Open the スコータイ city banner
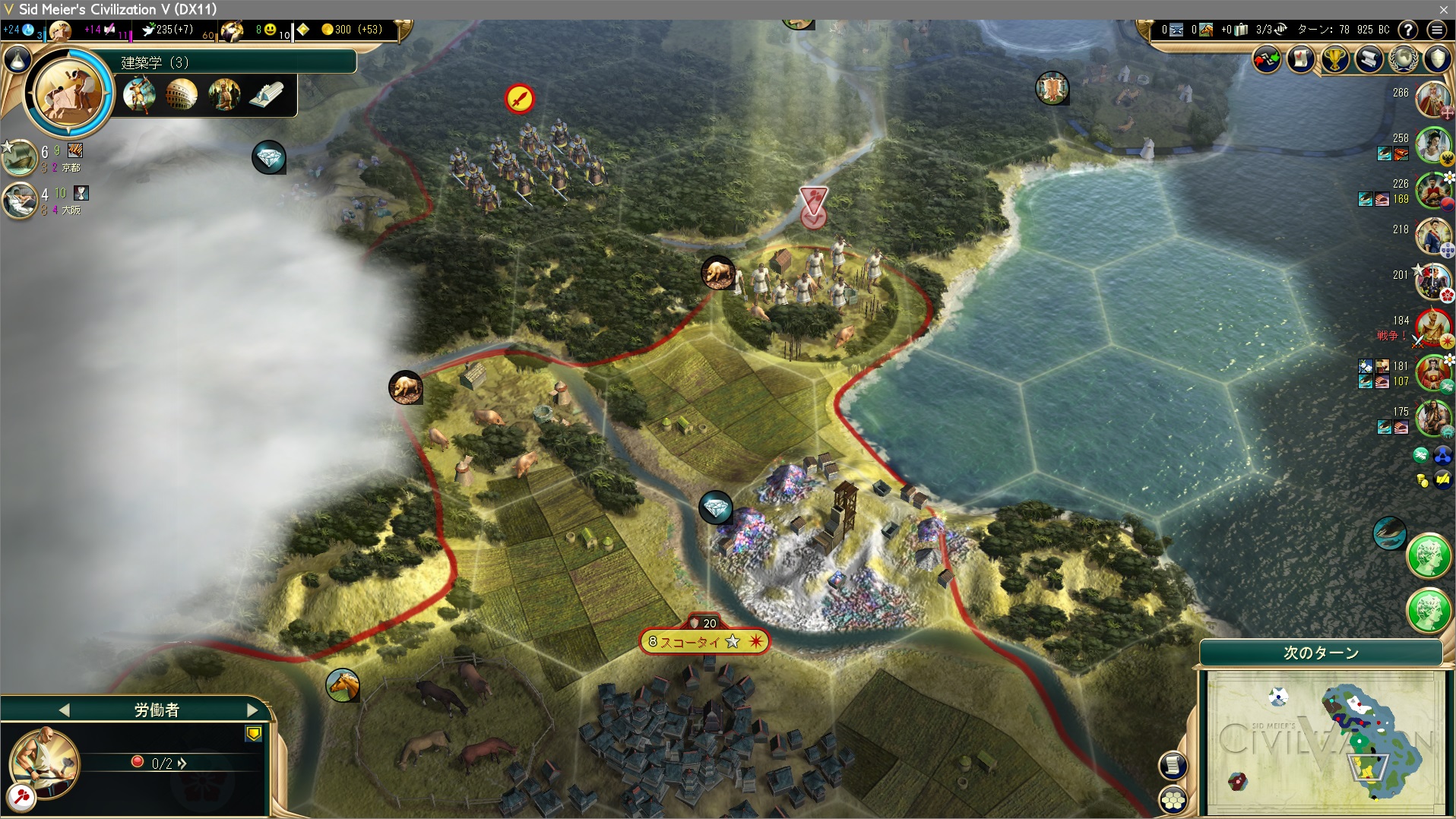This screenshot has height=819, width=1456. point(703,642)
